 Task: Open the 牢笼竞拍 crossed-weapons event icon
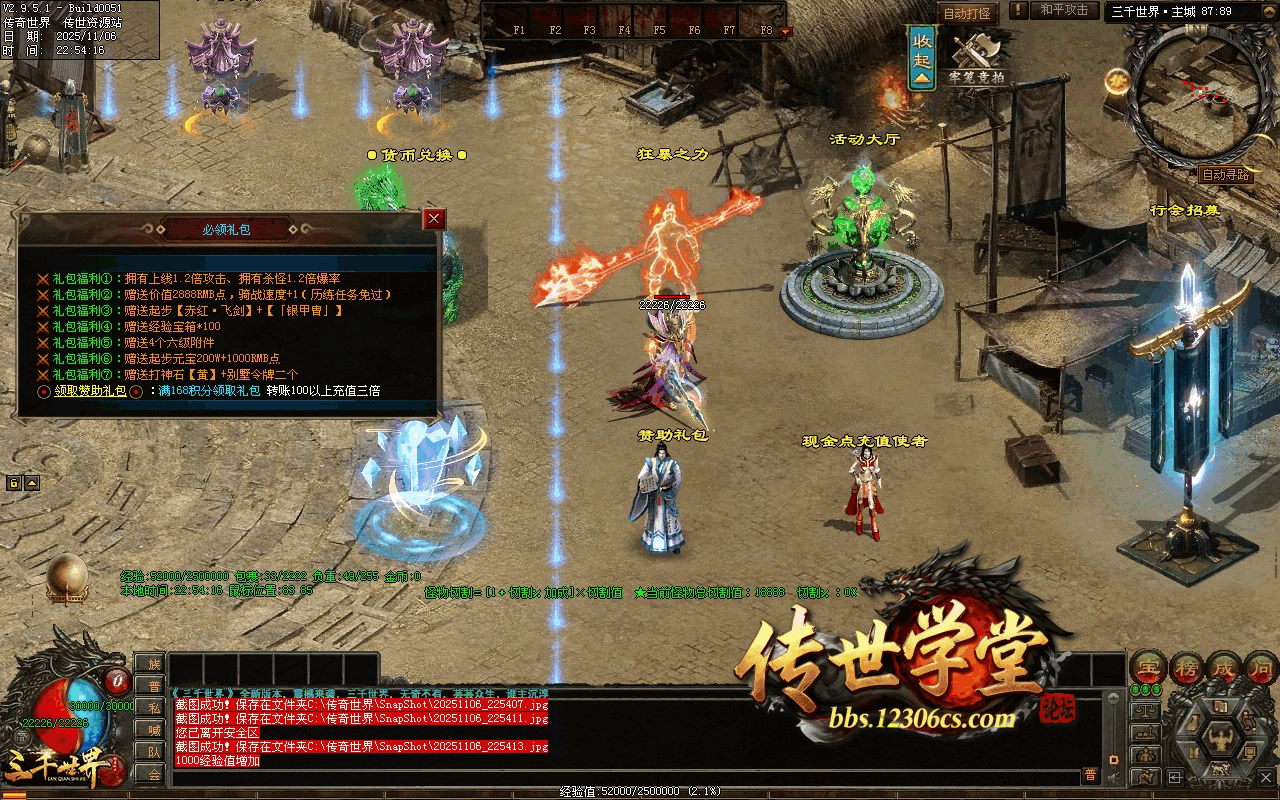975,56
